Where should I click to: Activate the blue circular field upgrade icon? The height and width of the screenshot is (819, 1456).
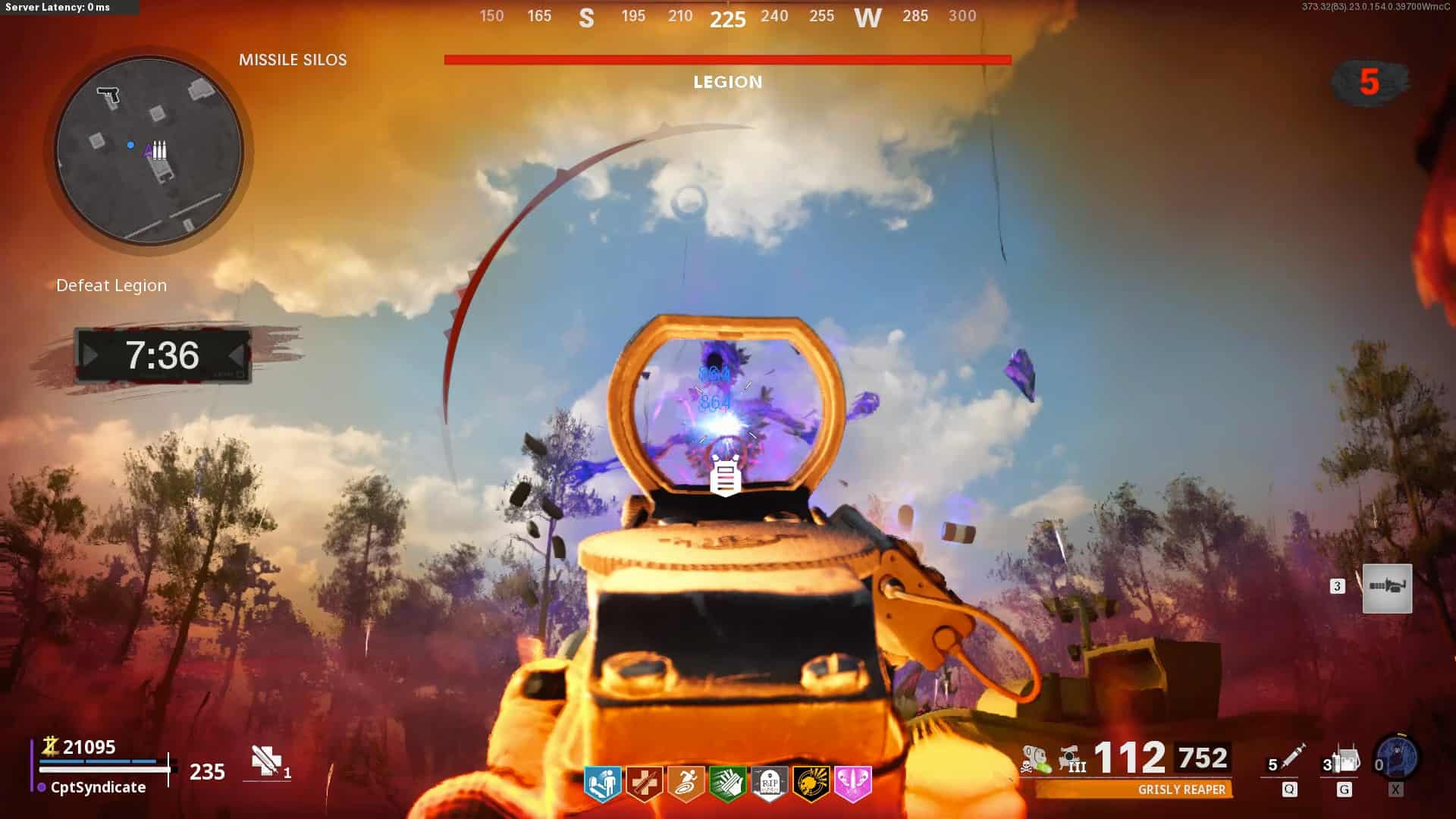(x=1398, y=758)
